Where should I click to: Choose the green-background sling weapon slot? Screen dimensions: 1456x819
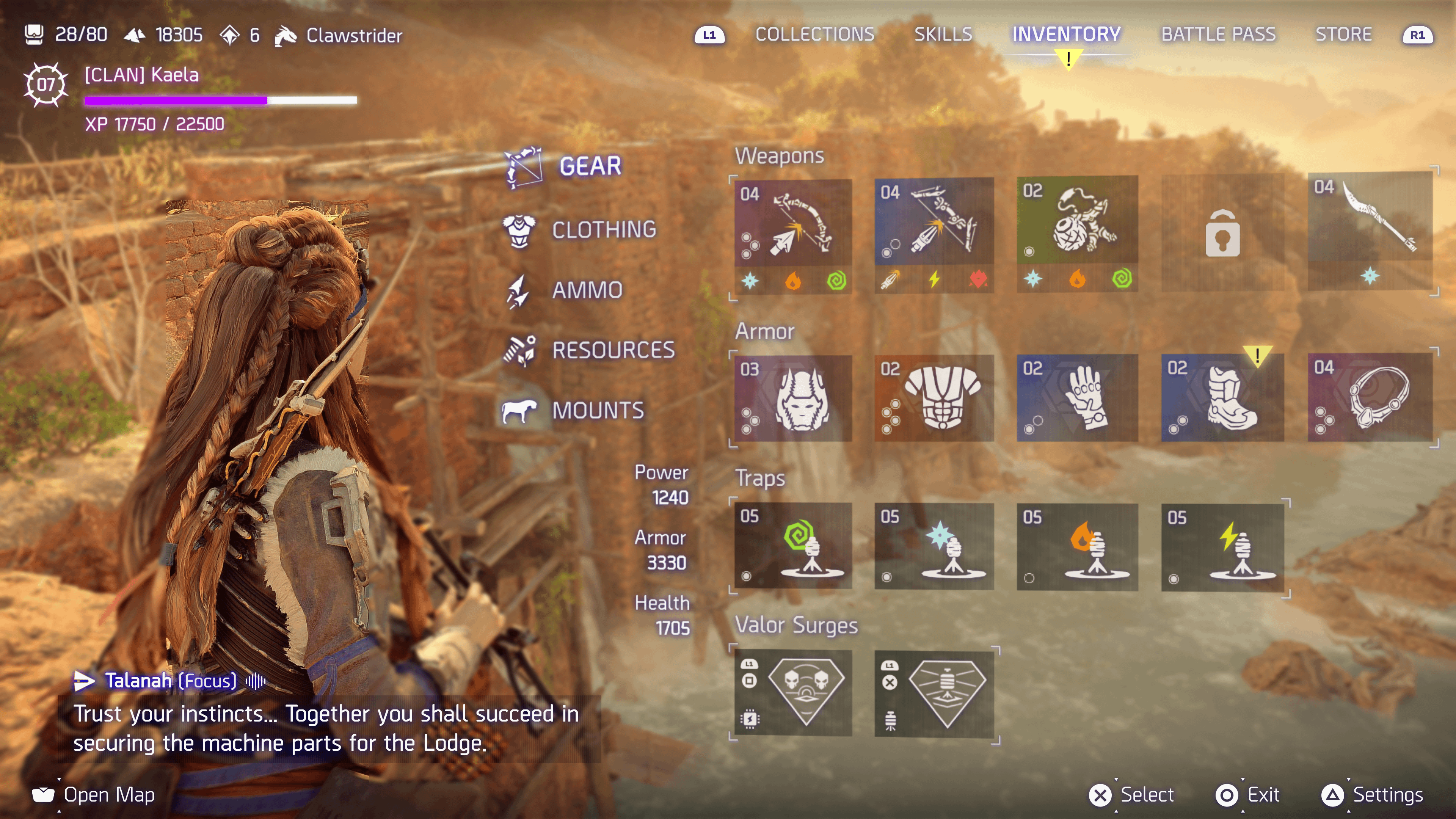(x=1077, y=233)
